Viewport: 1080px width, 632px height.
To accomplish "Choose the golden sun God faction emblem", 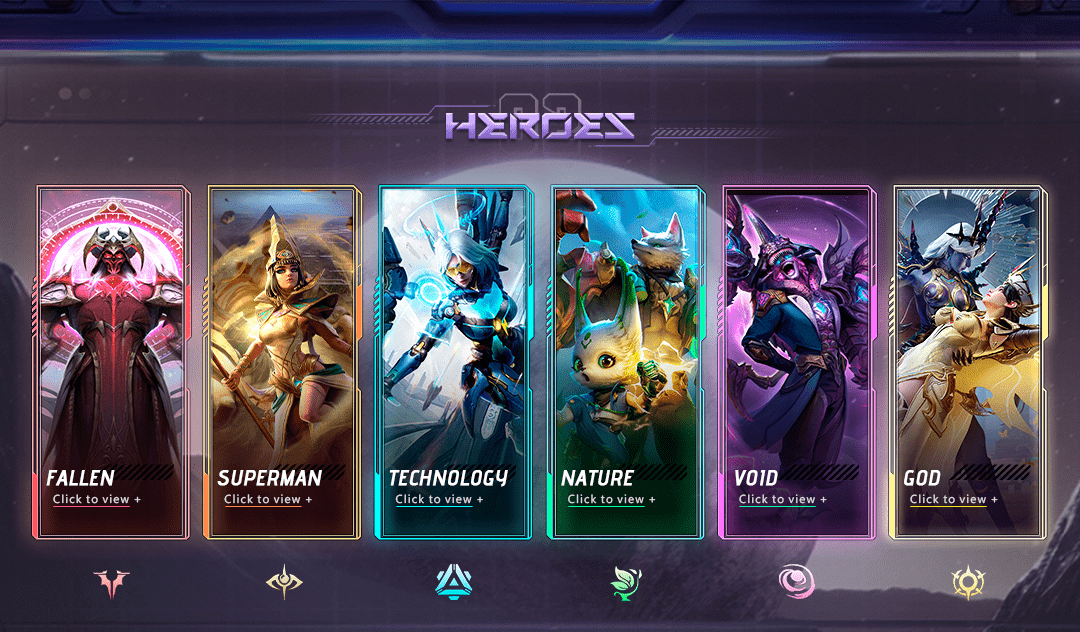I will pos(968,582).
